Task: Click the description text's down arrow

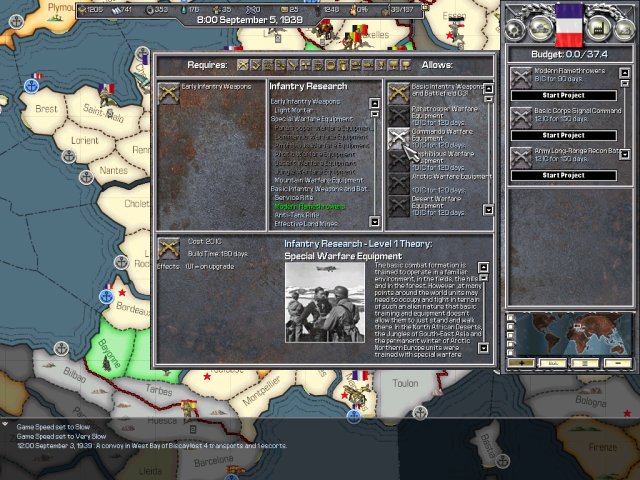Action: pyautogui.click(x=484, y=349)
